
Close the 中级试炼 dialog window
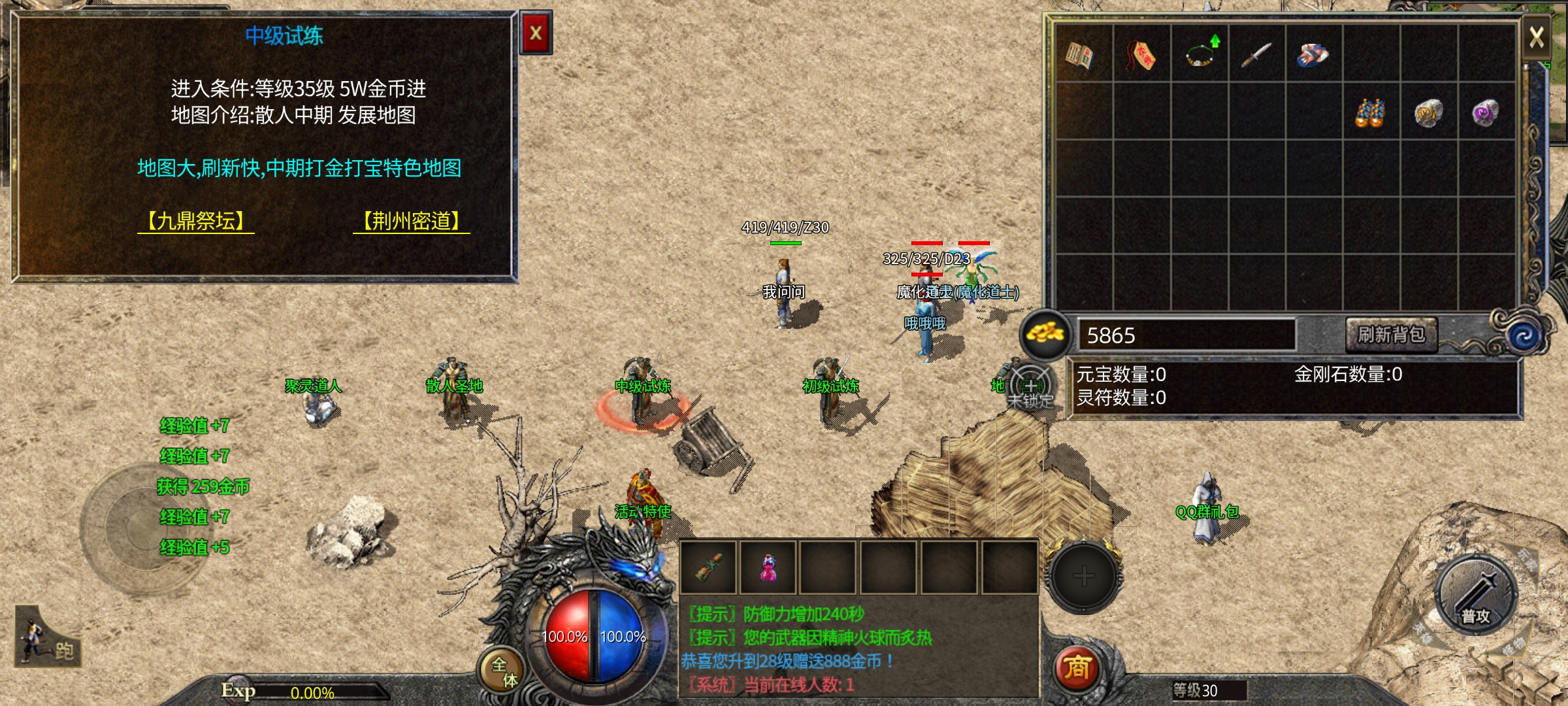click(536, 33)
